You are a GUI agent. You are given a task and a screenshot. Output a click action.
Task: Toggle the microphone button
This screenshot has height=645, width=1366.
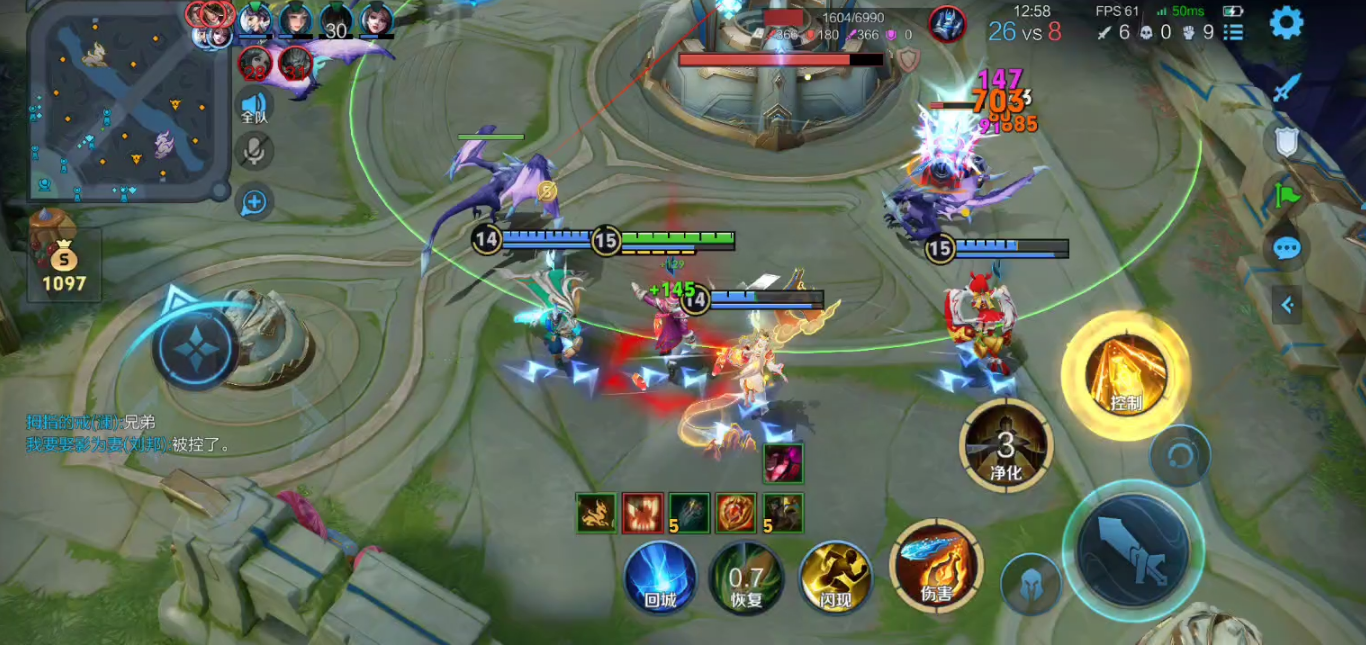[255, 152]
